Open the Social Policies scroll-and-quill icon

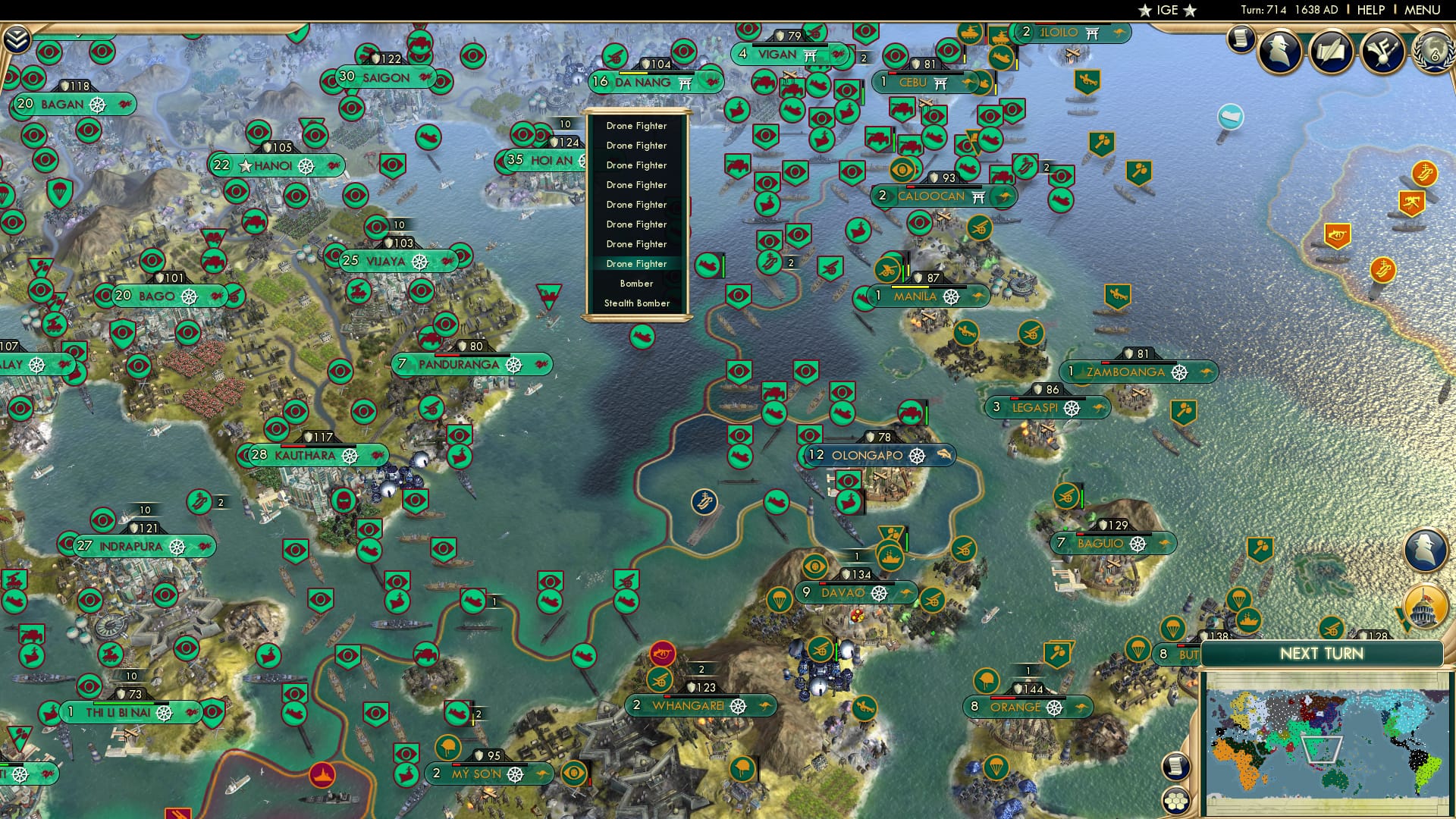[x=1331, y=52]
